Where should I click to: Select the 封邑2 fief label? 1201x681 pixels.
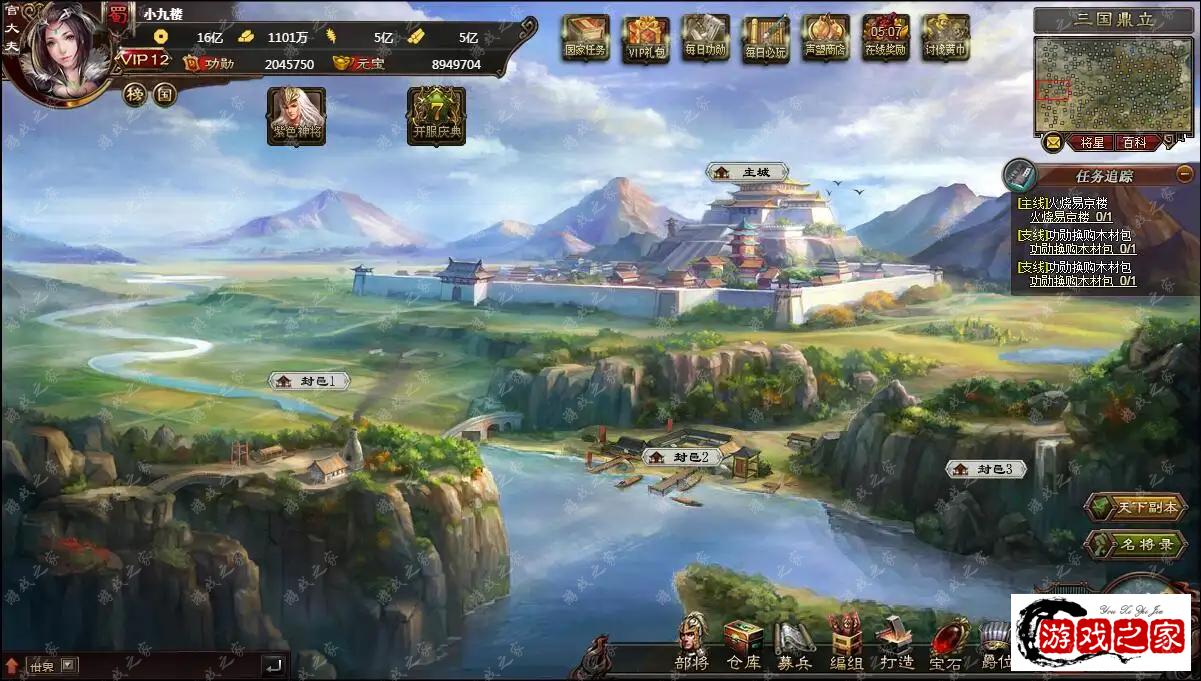tap(682, 457)
